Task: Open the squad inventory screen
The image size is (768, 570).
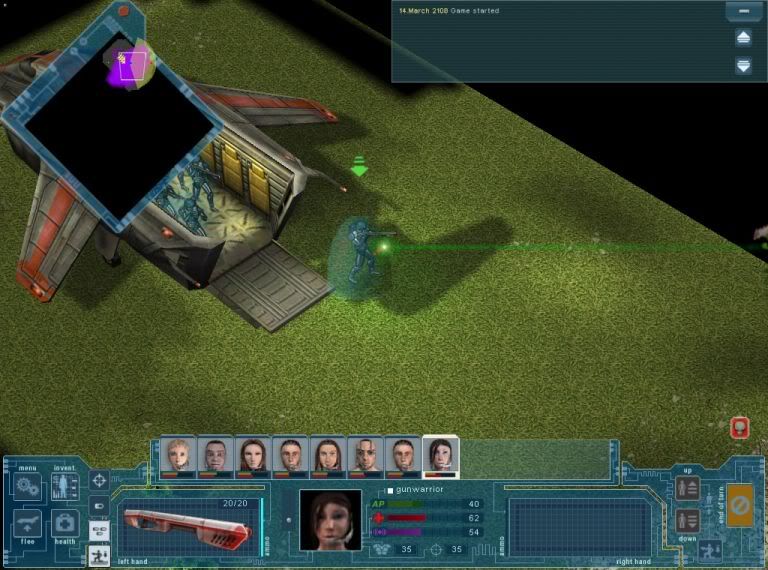Action: (x=65, y=488)
